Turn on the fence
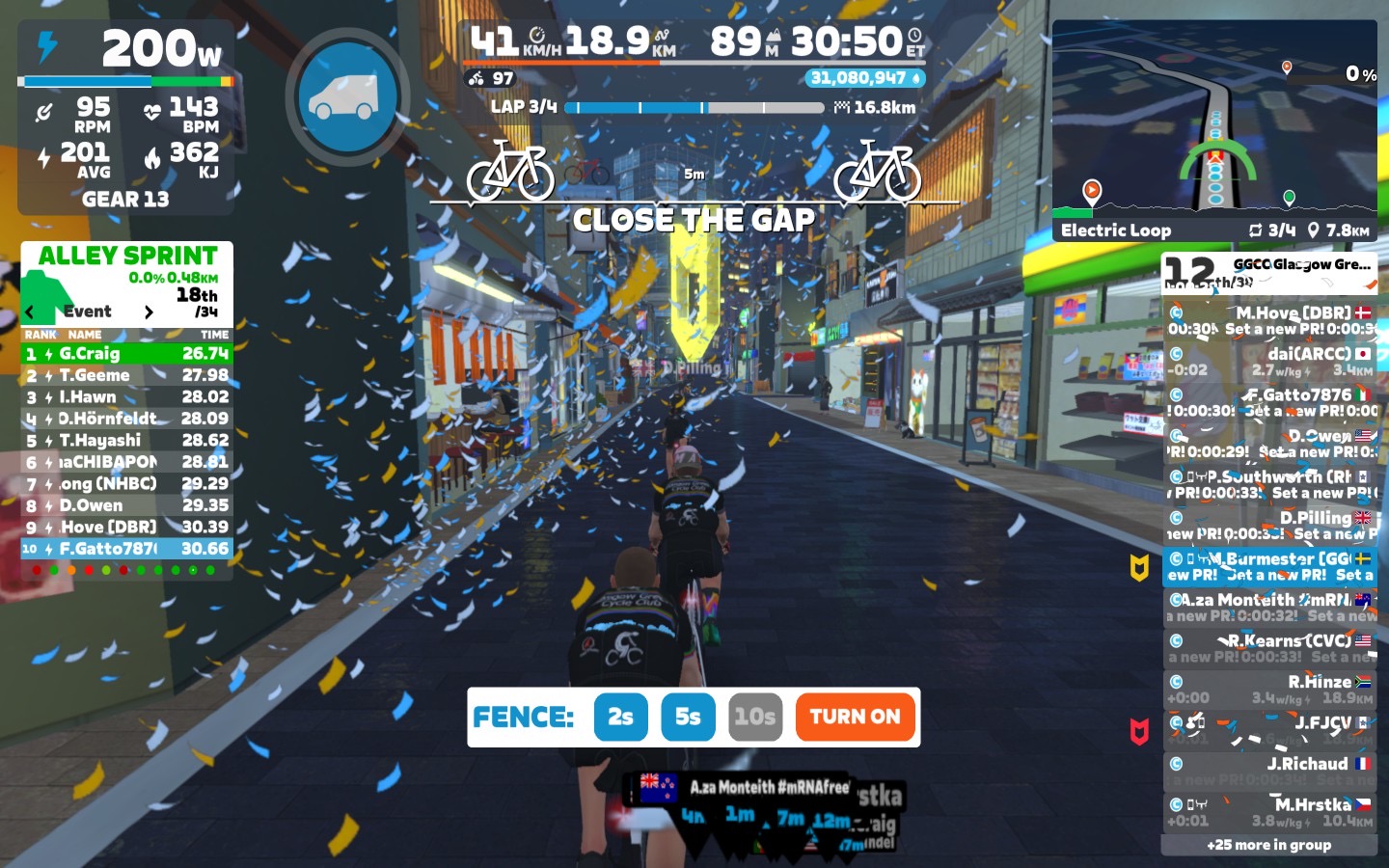1389x868 pixels. pyautogui.click(x=855, y=717)
